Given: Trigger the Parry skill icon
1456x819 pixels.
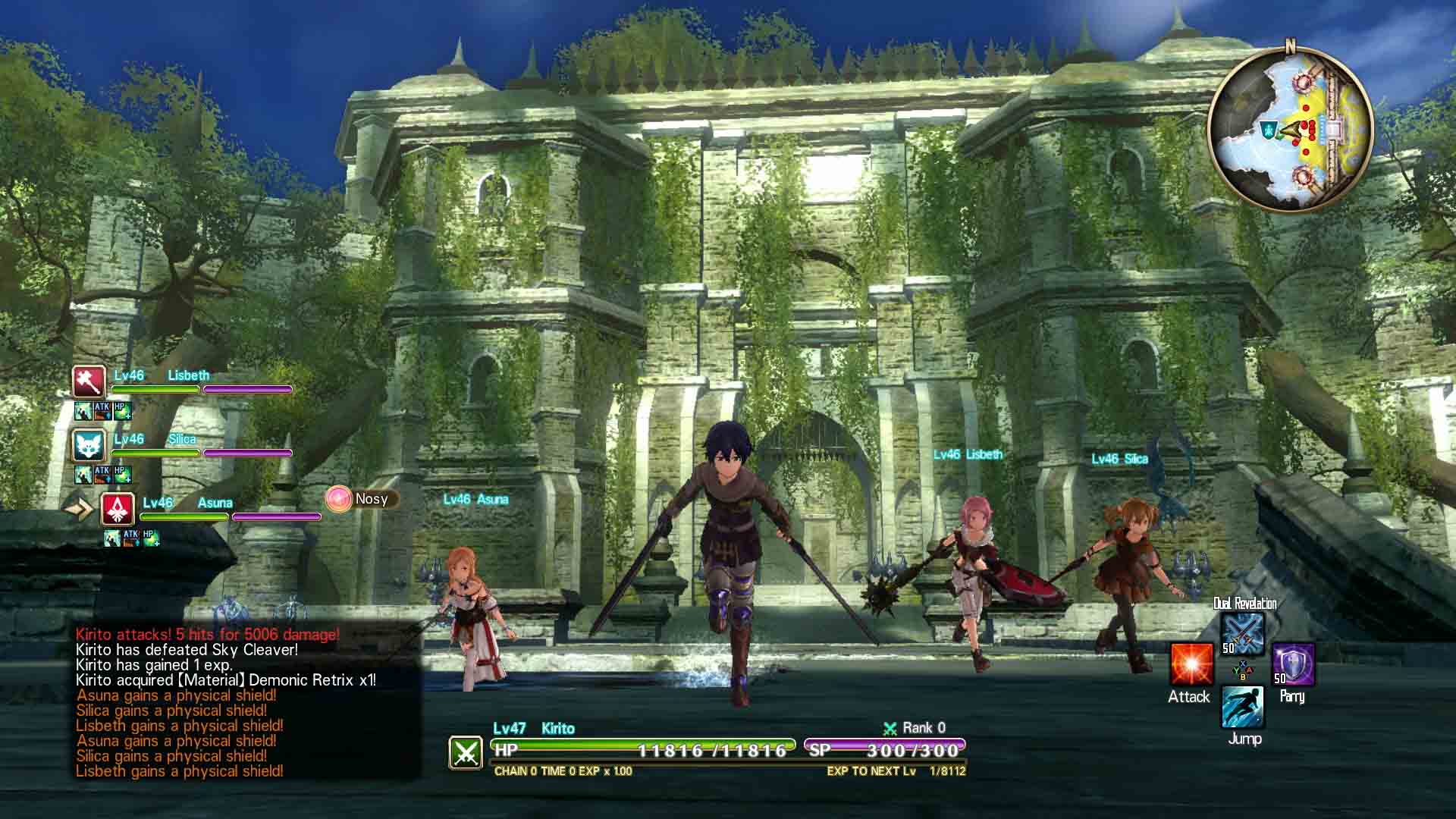Looking at the screenshot, I should [1294, 665].
